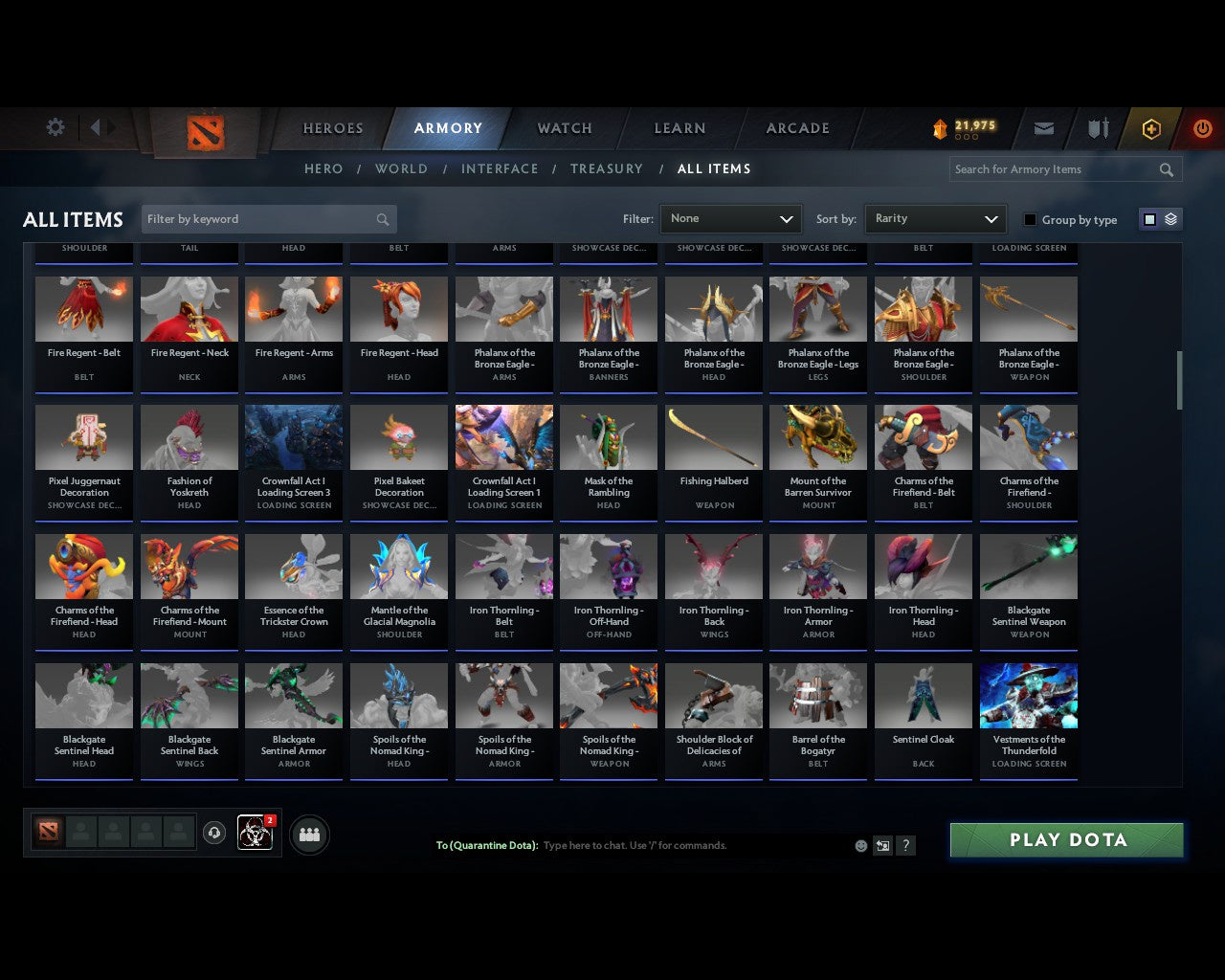The width and height of the screenshot is (1225, 980).
Task: Switch to single item grid view
Action: [x=1148, y=219]
